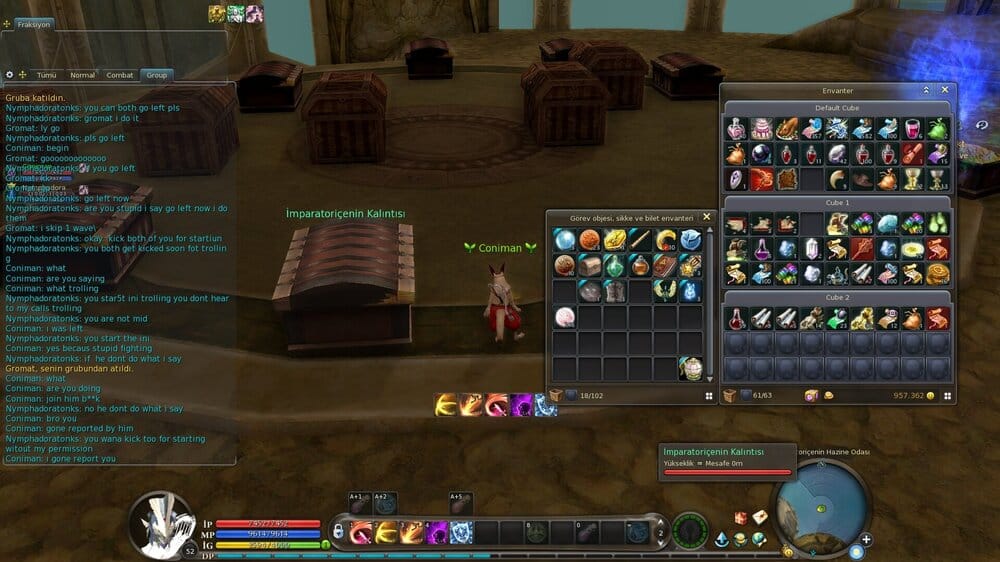The image size is (1000, 562).
Task: Toggle the hotbar lock padlock
Action: point(340,530)
